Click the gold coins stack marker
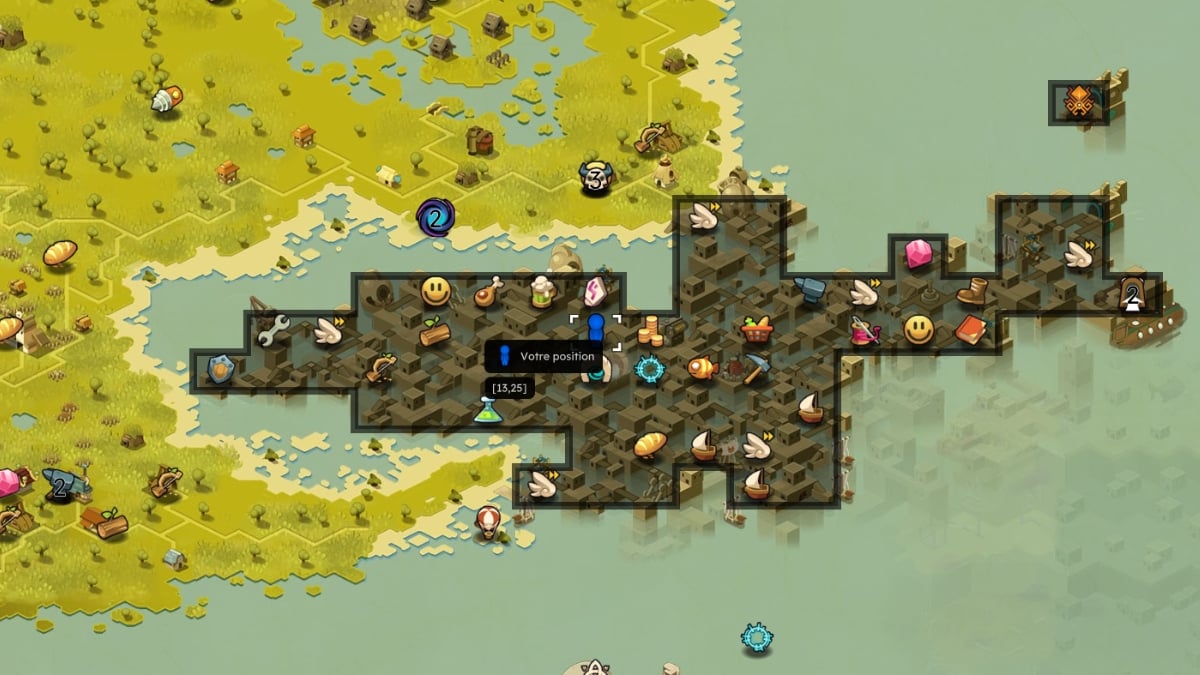The width and height of the screenshot is (1200, 675). [651, 328]
